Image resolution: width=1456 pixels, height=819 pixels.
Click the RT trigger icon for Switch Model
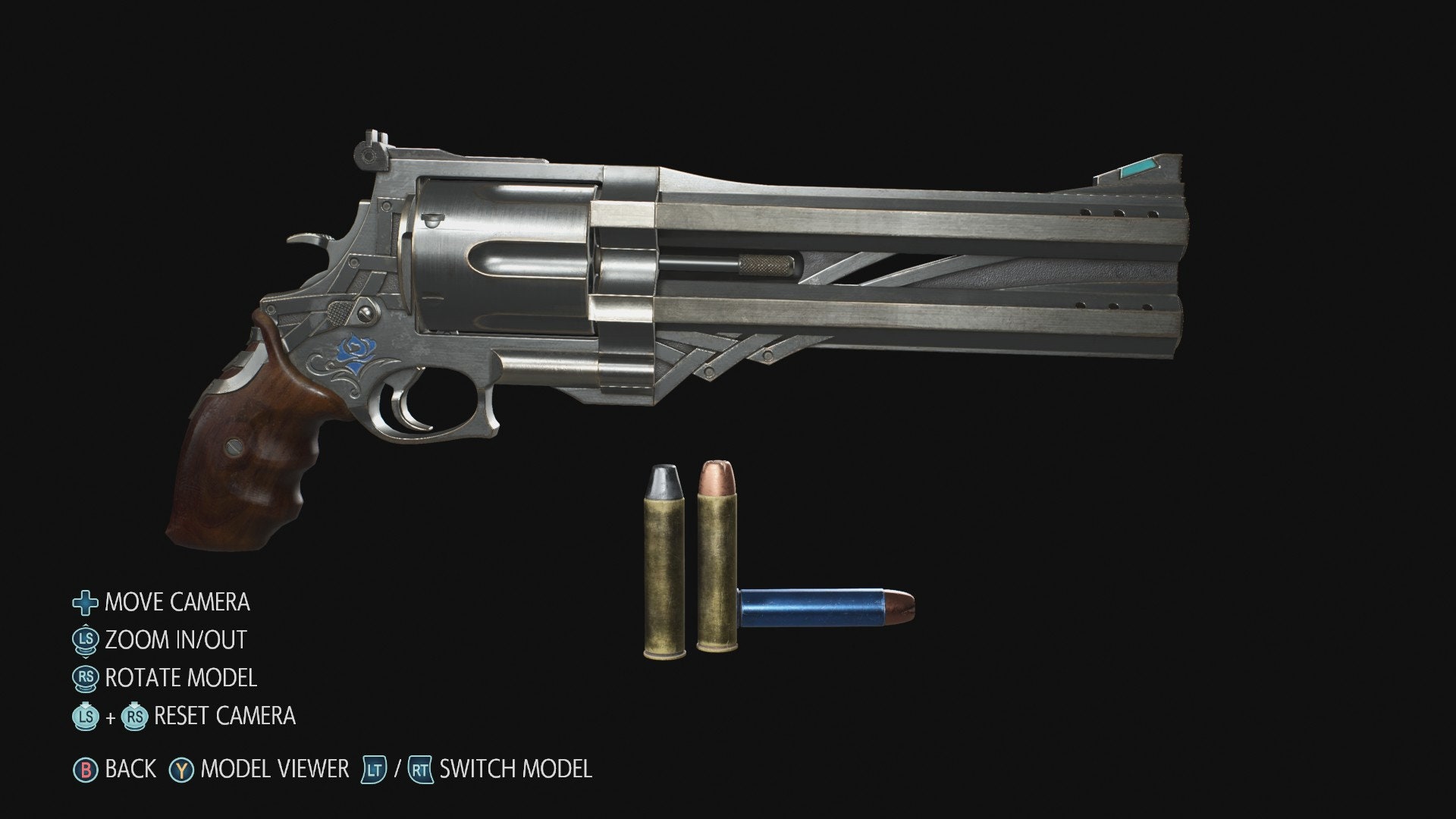coord(419,768)
